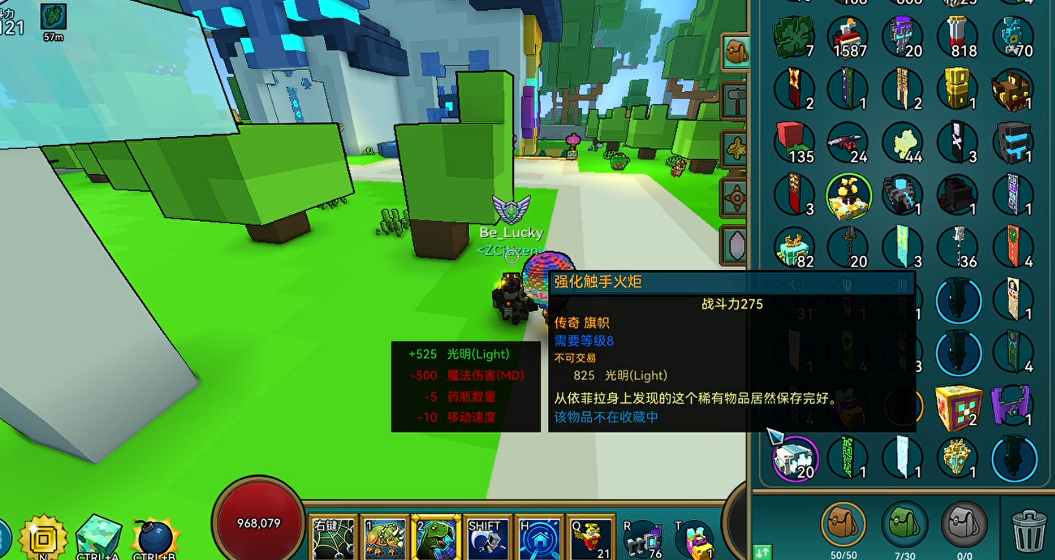Select the teal gift box stack of 82

[792, 247]
